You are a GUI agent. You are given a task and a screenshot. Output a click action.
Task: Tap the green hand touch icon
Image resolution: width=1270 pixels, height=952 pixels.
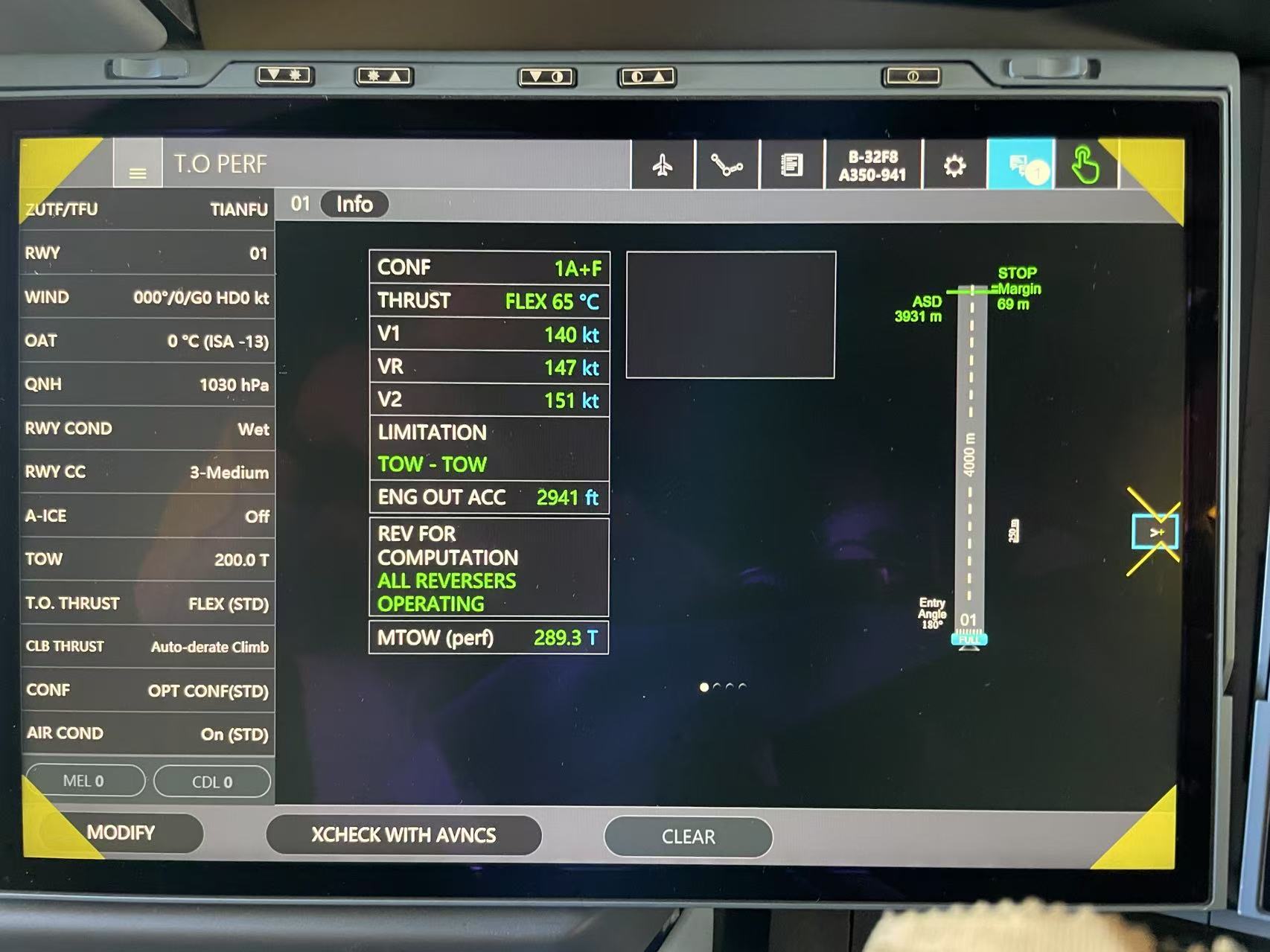(x=1085, y=165)
